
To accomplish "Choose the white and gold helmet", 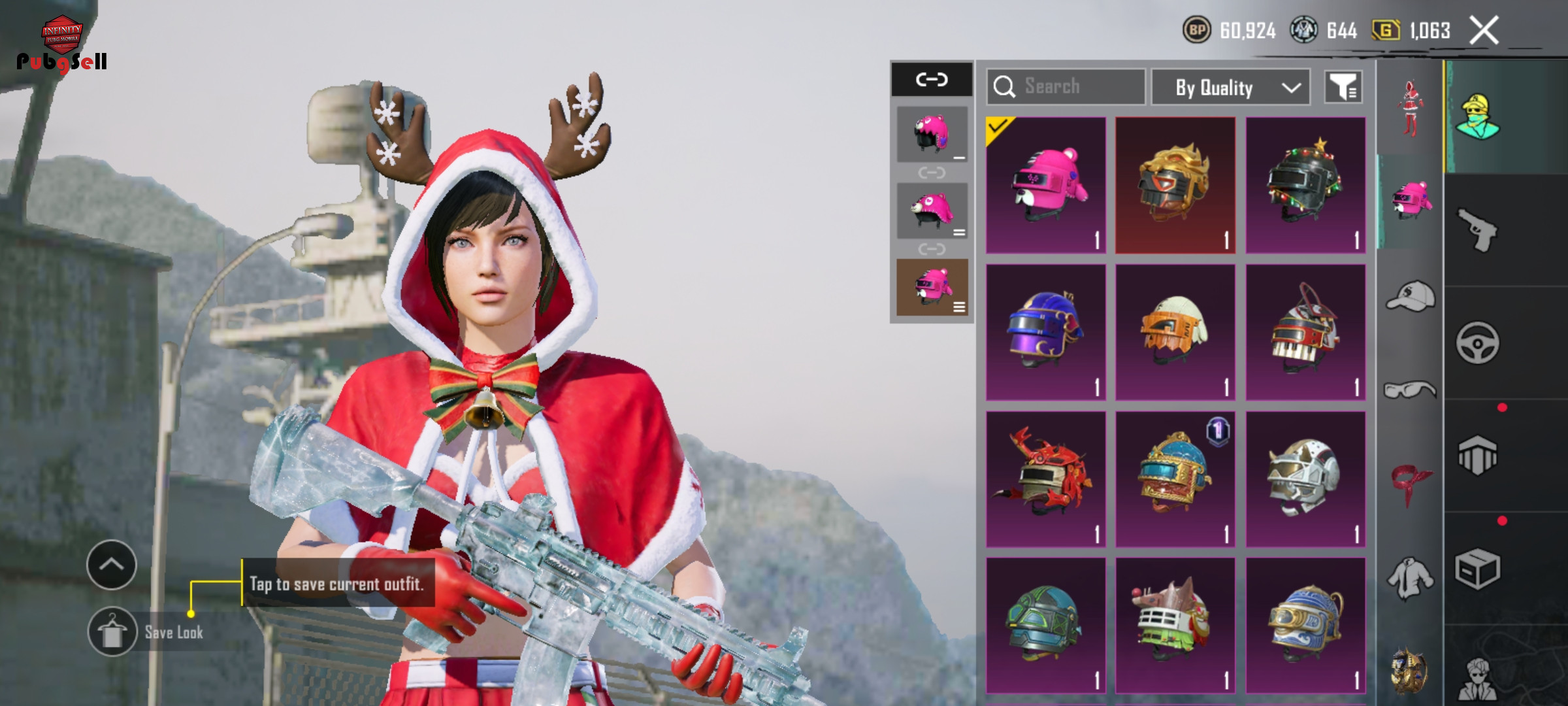I will [1305, 479].
